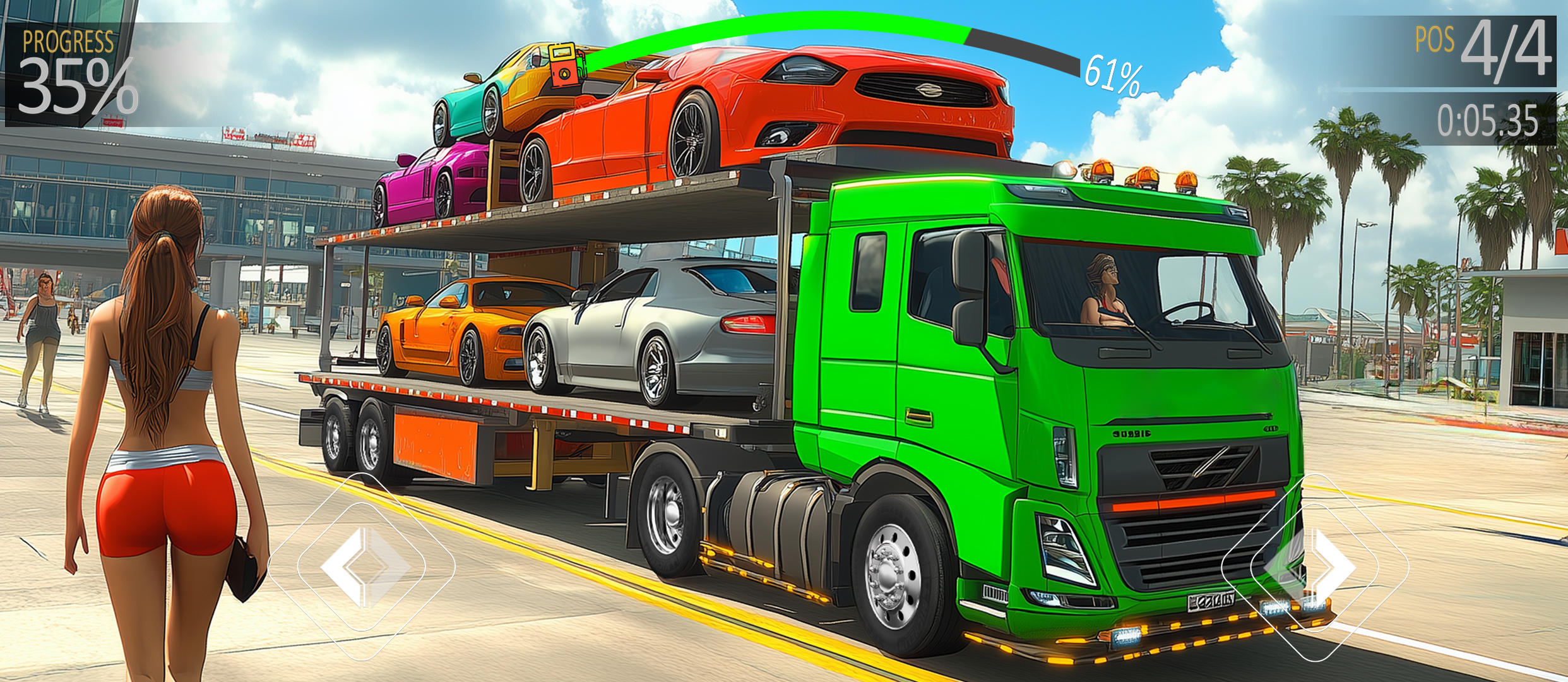This screenshot has height=682, width=1568.
Task: Select the oil-drop emblem on the fuel pump
Action: (x=565, y=74)
